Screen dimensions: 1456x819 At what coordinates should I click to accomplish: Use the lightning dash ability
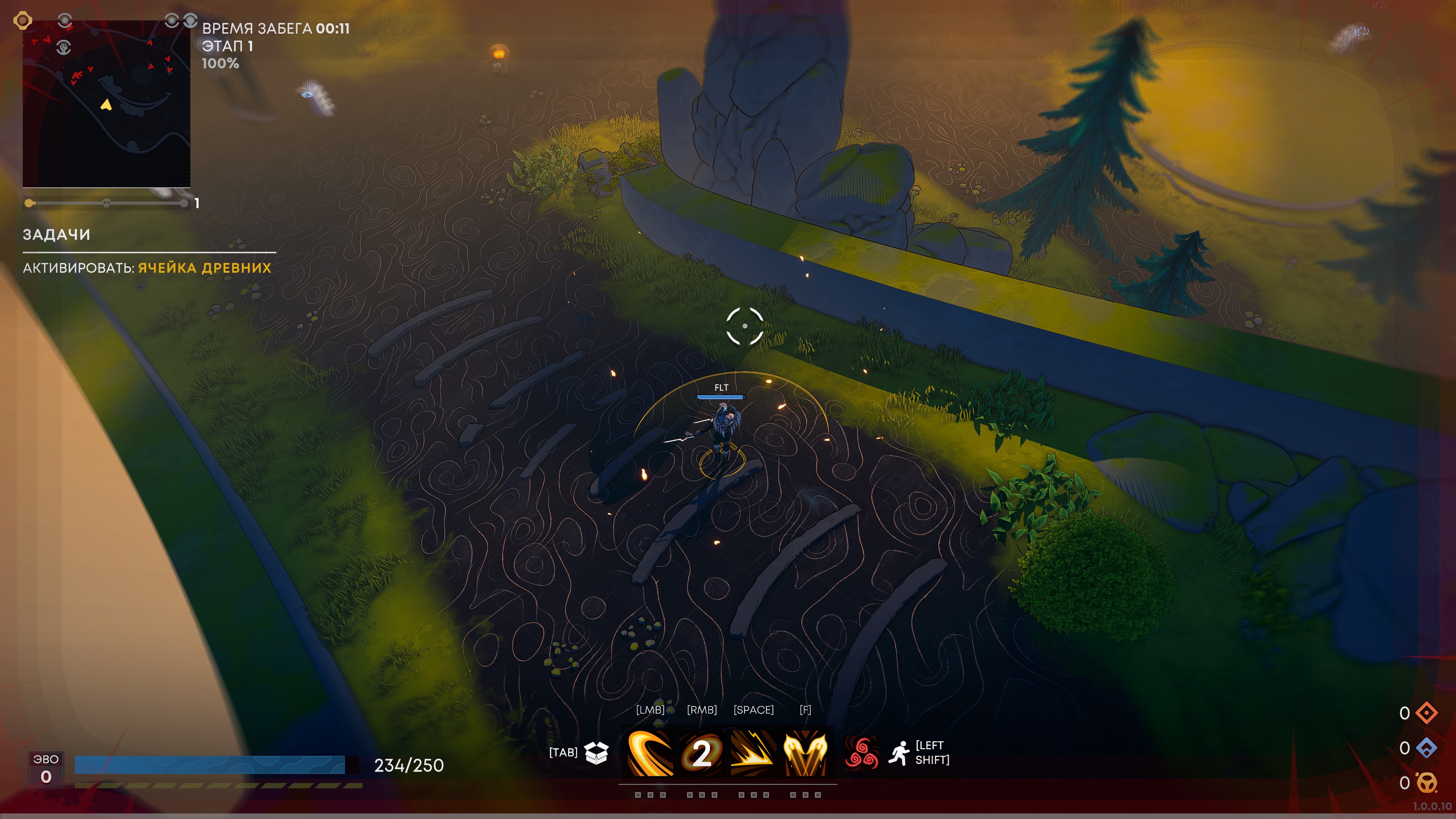click(x=753, y=753)
